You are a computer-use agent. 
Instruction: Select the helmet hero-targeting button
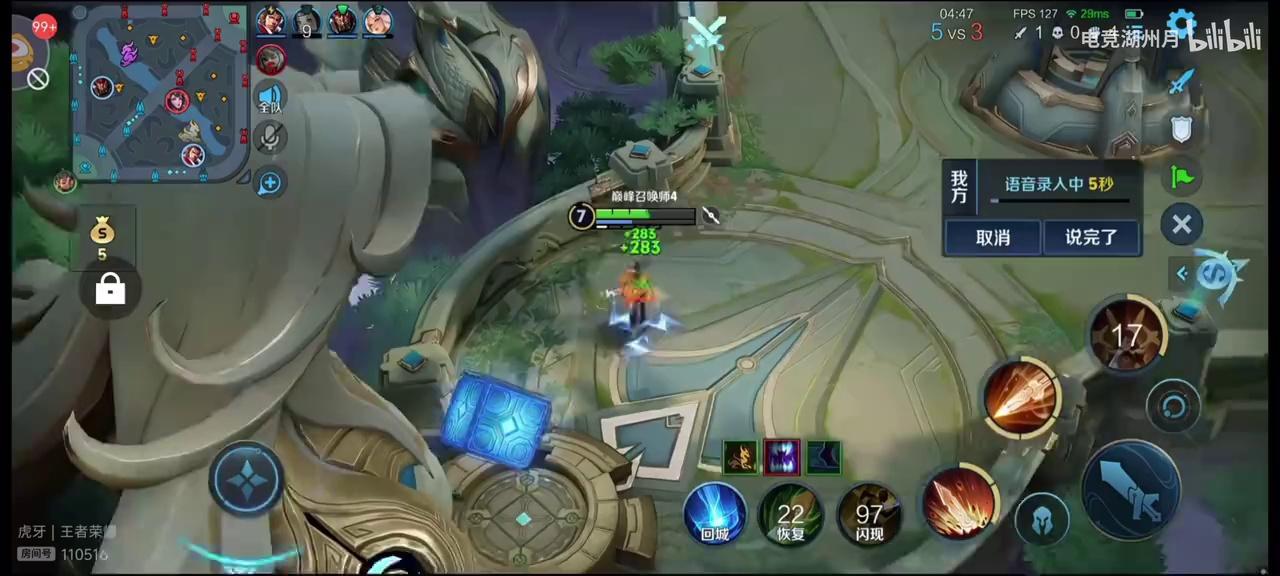point(1042,520)
